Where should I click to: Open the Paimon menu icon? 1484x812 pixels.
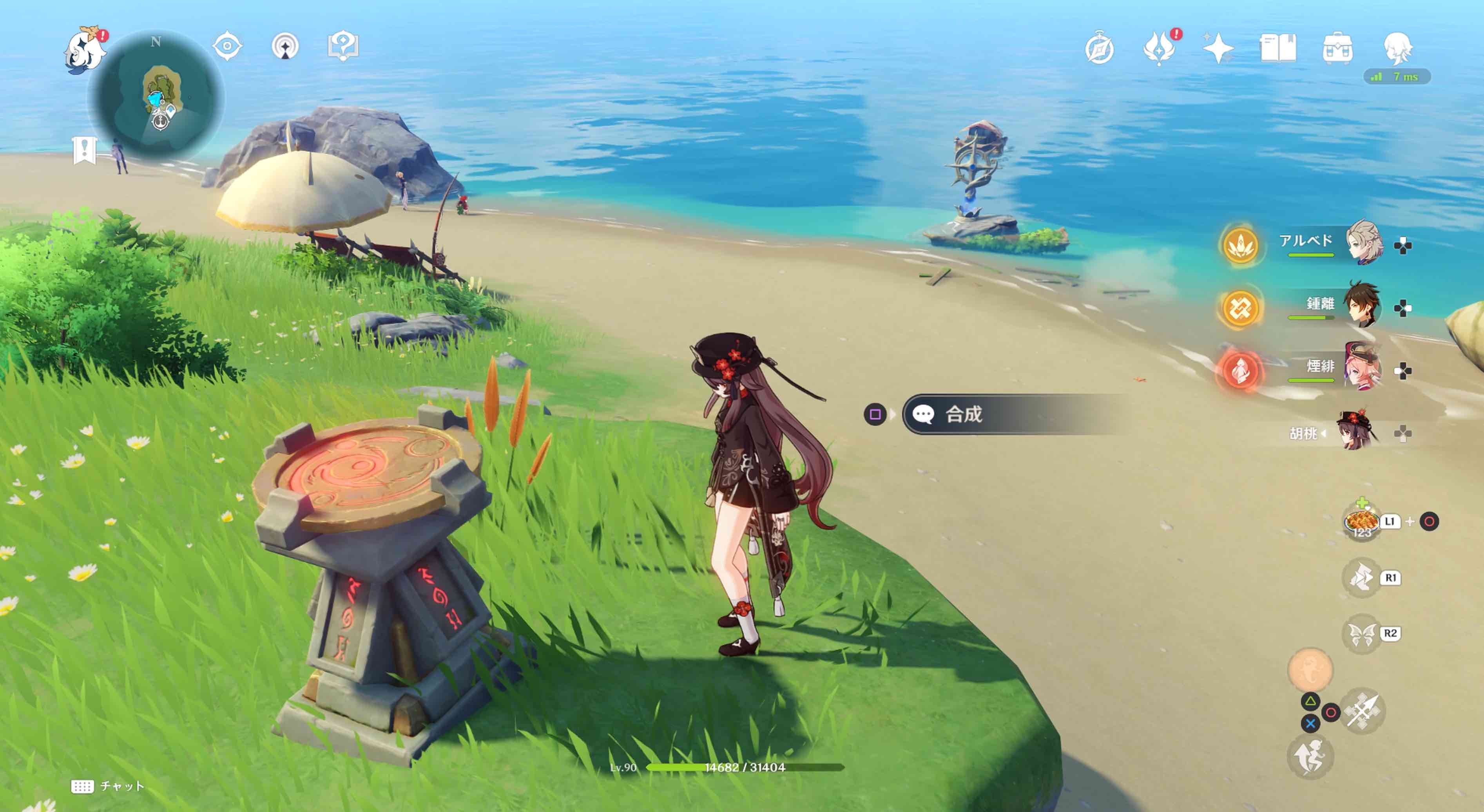[x=85, y=51]
